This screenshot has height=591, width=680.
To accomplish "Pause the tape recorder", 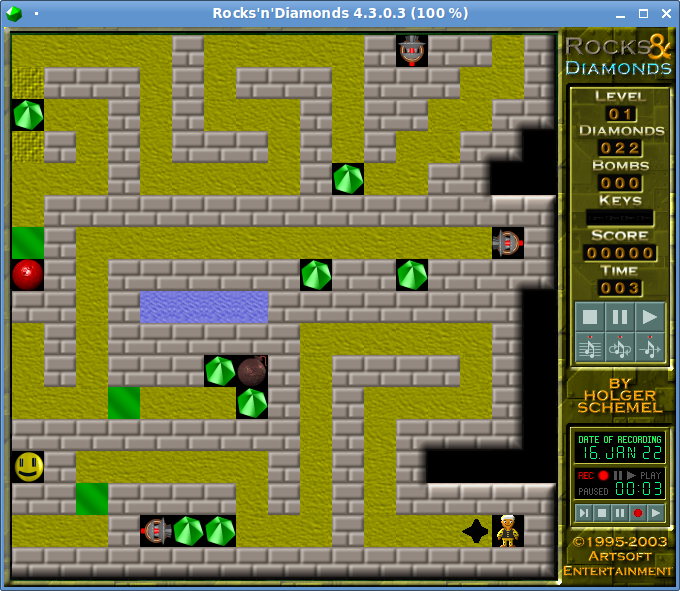I will (619, 513).
